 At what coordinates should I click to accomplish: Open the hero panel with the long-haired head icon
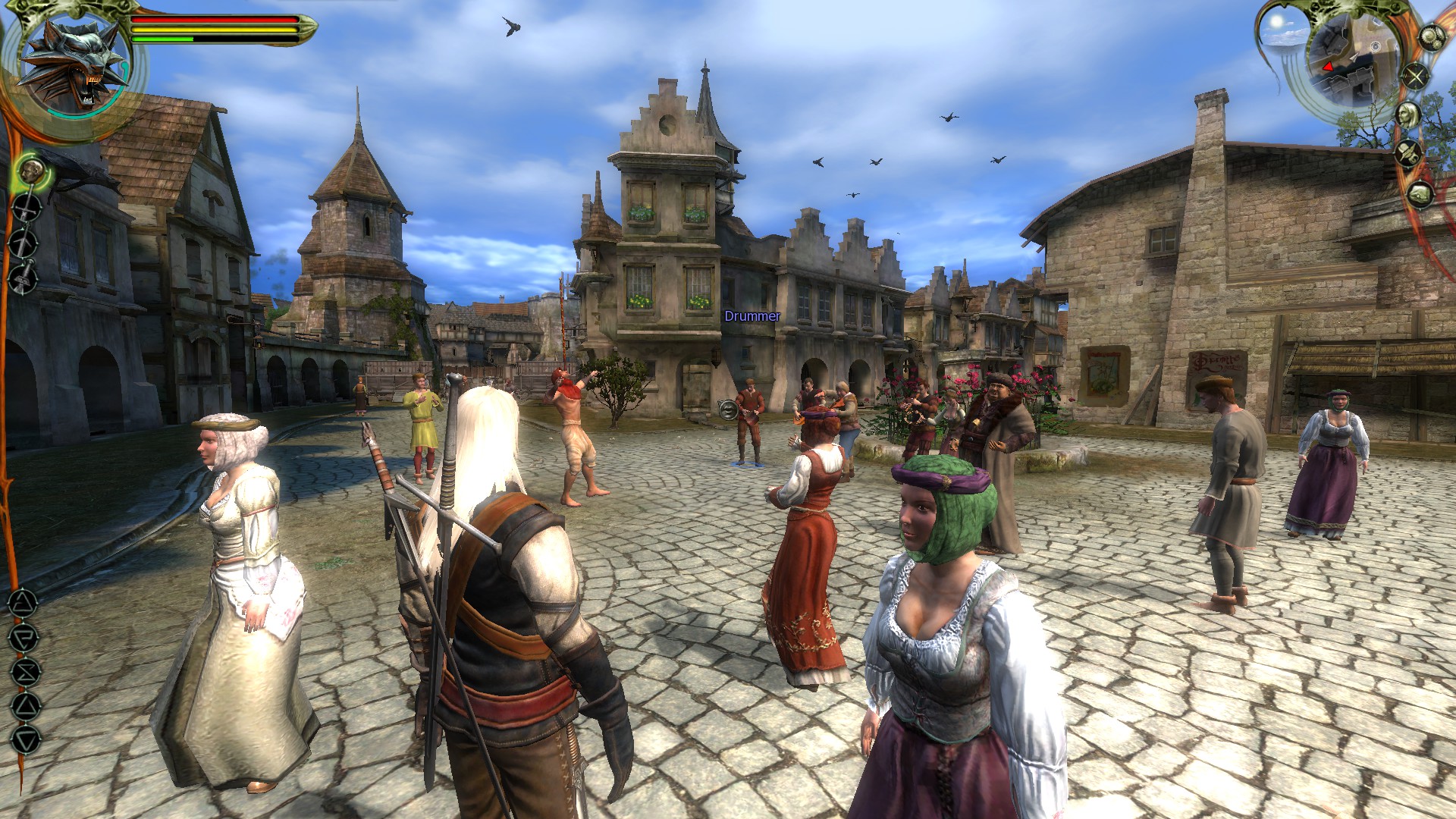[x=1409, y=115]
